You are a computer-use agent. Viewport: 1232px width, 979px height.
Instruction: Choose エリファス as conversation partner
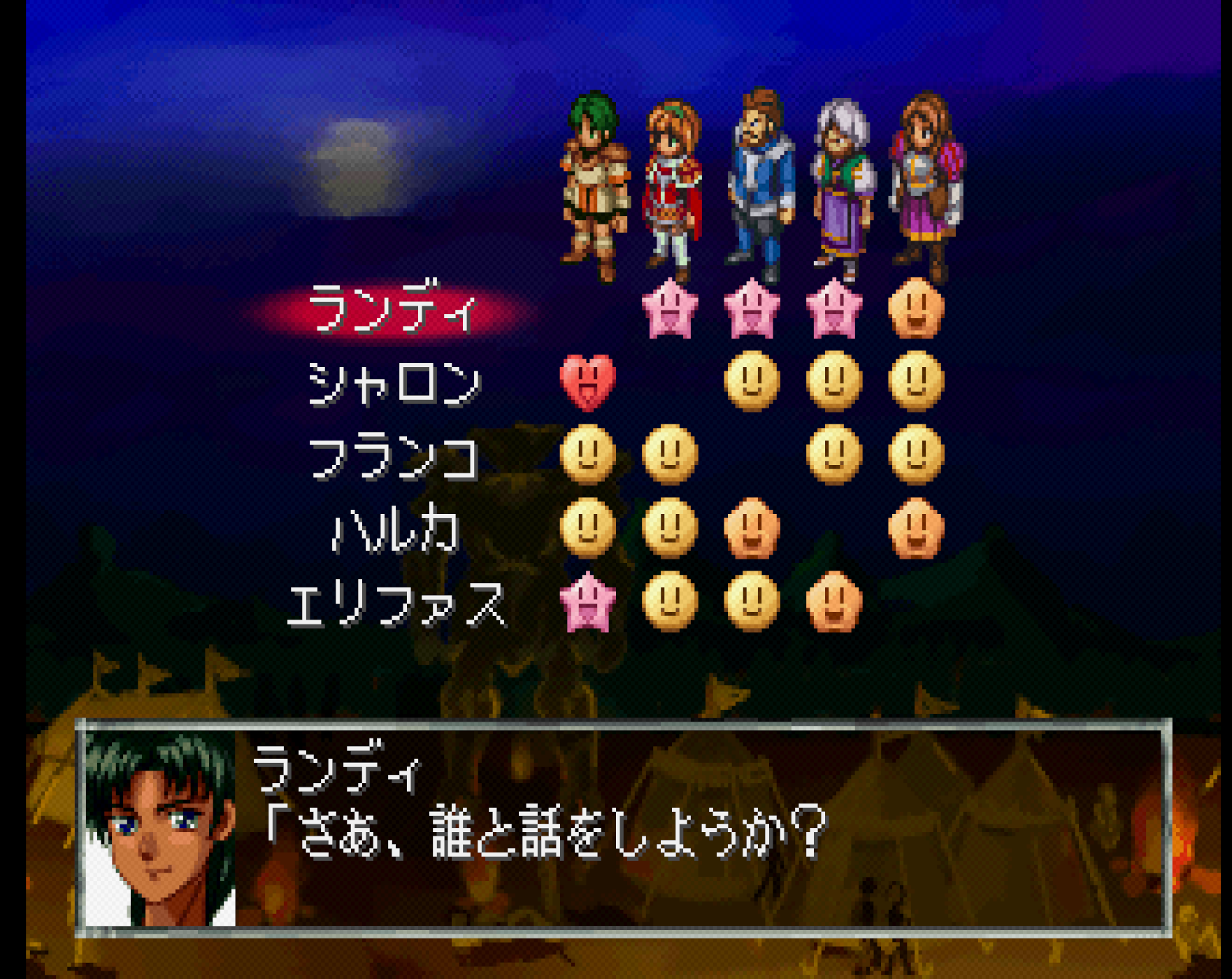[396, 604]
